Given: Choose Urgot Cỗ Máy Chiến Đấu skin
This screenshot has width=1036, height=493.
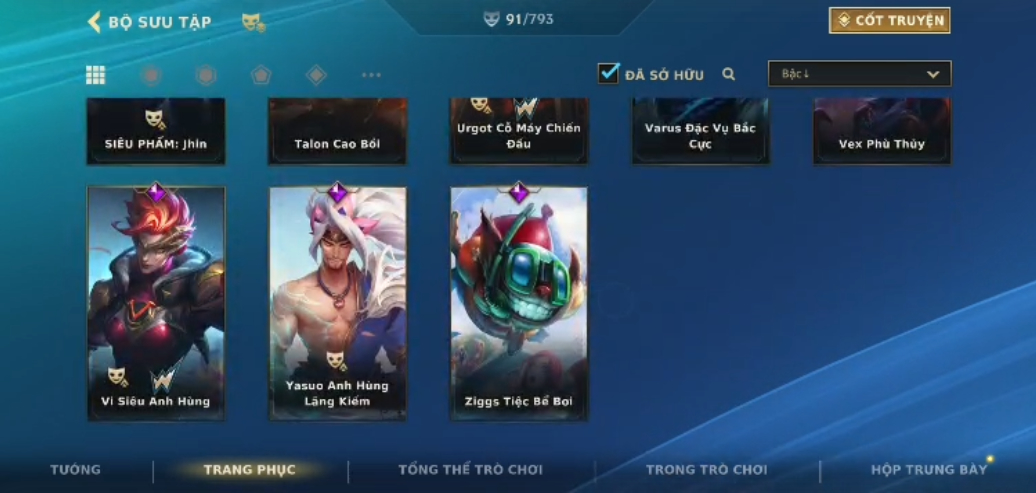Looking at the screenshot, I should [x=519, y=131].
